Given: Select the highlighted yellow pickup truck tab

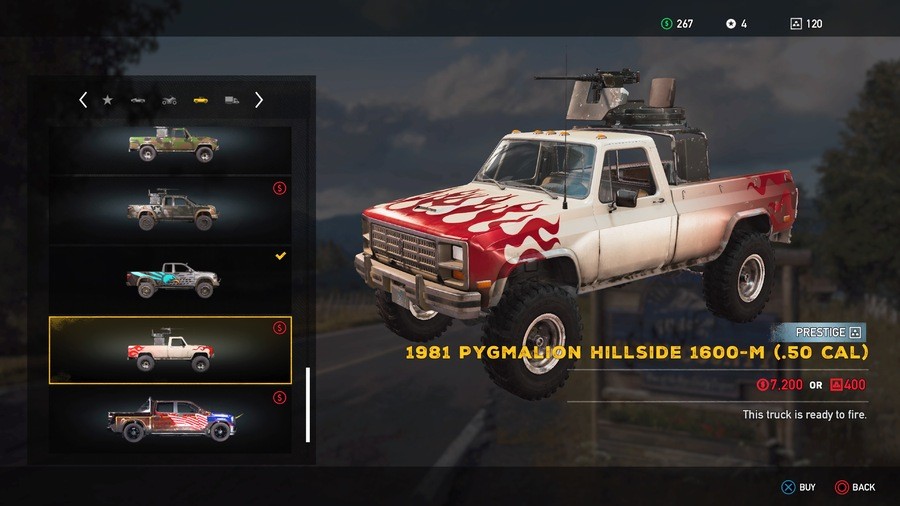Looking at the screenshot, I should 200,100.
